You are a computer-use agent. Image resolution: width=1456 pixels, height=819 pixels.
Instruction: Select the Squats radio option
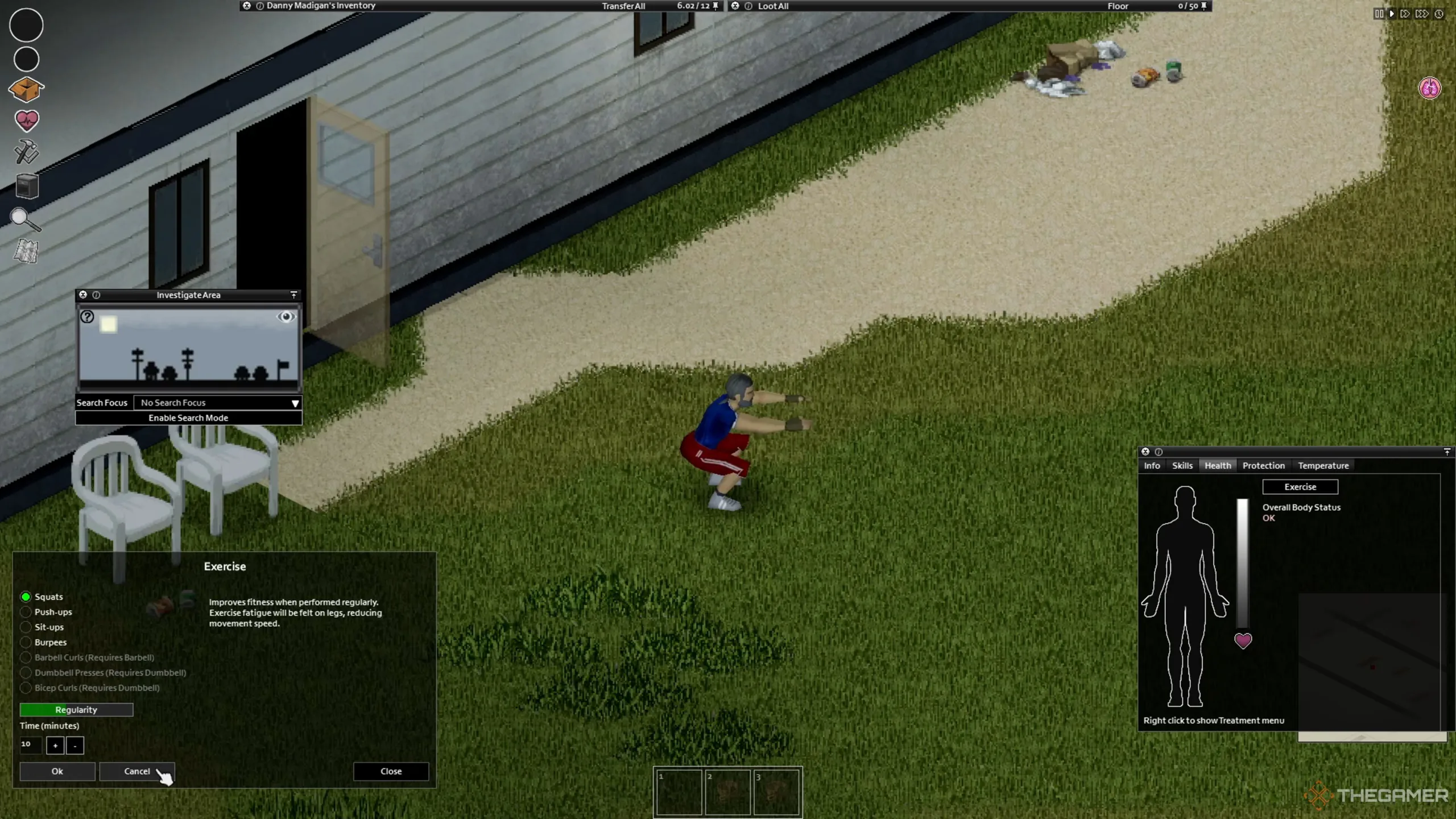click(26, 597)
